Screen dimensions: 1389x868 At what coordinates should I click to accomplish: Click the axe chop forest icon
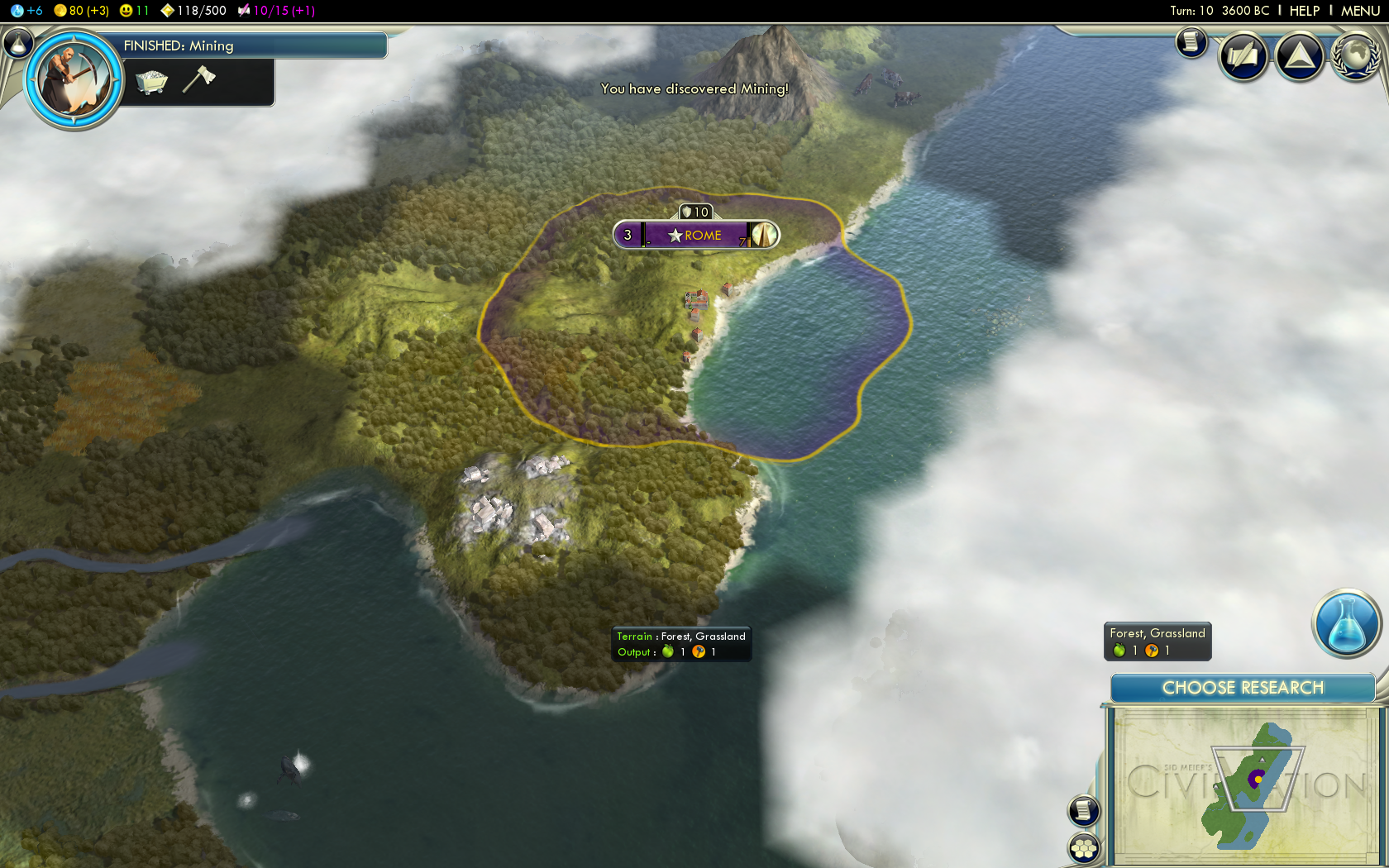[x=198, y=79]
